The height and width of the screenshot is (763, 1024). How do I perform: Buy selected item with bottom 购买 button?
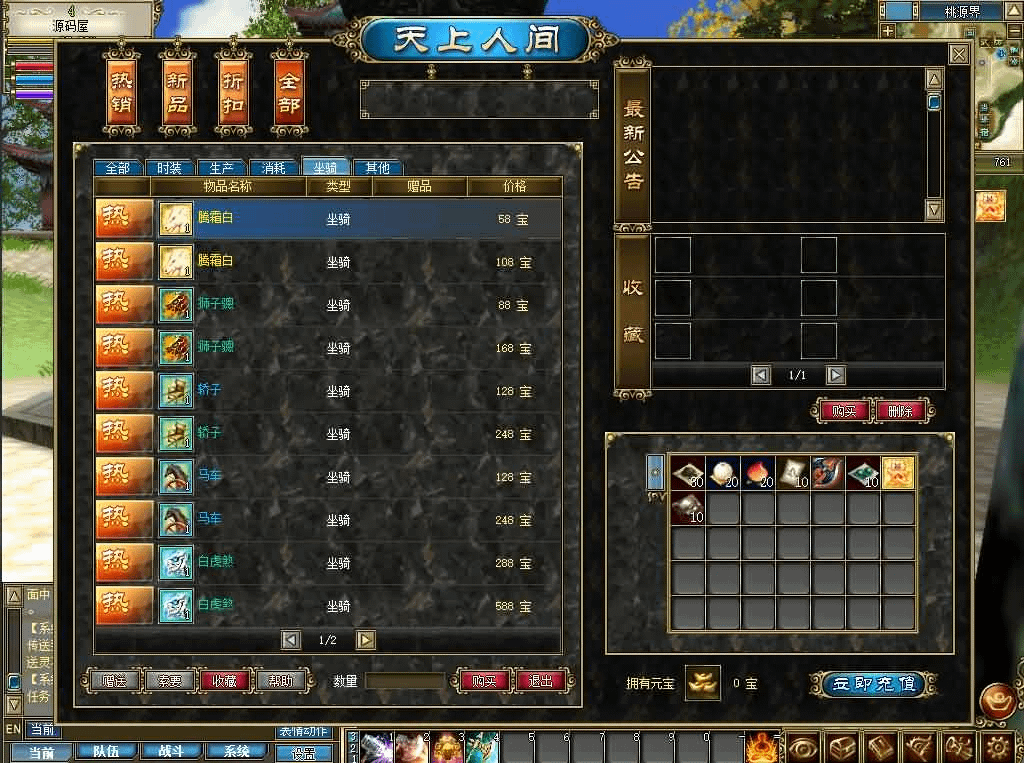click(484, 681)
